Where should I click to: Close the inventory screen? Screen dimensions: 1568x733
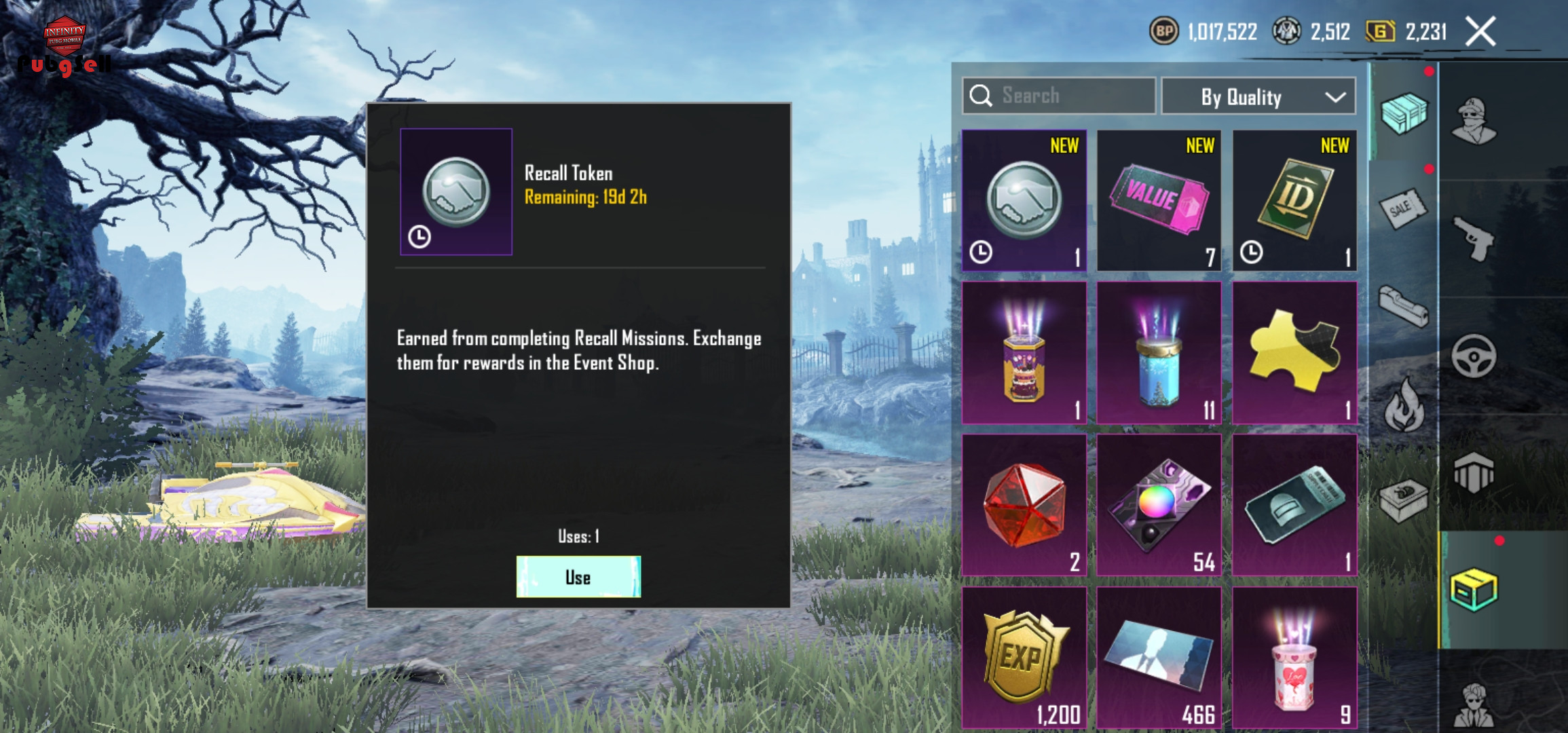pos(1480,32)
